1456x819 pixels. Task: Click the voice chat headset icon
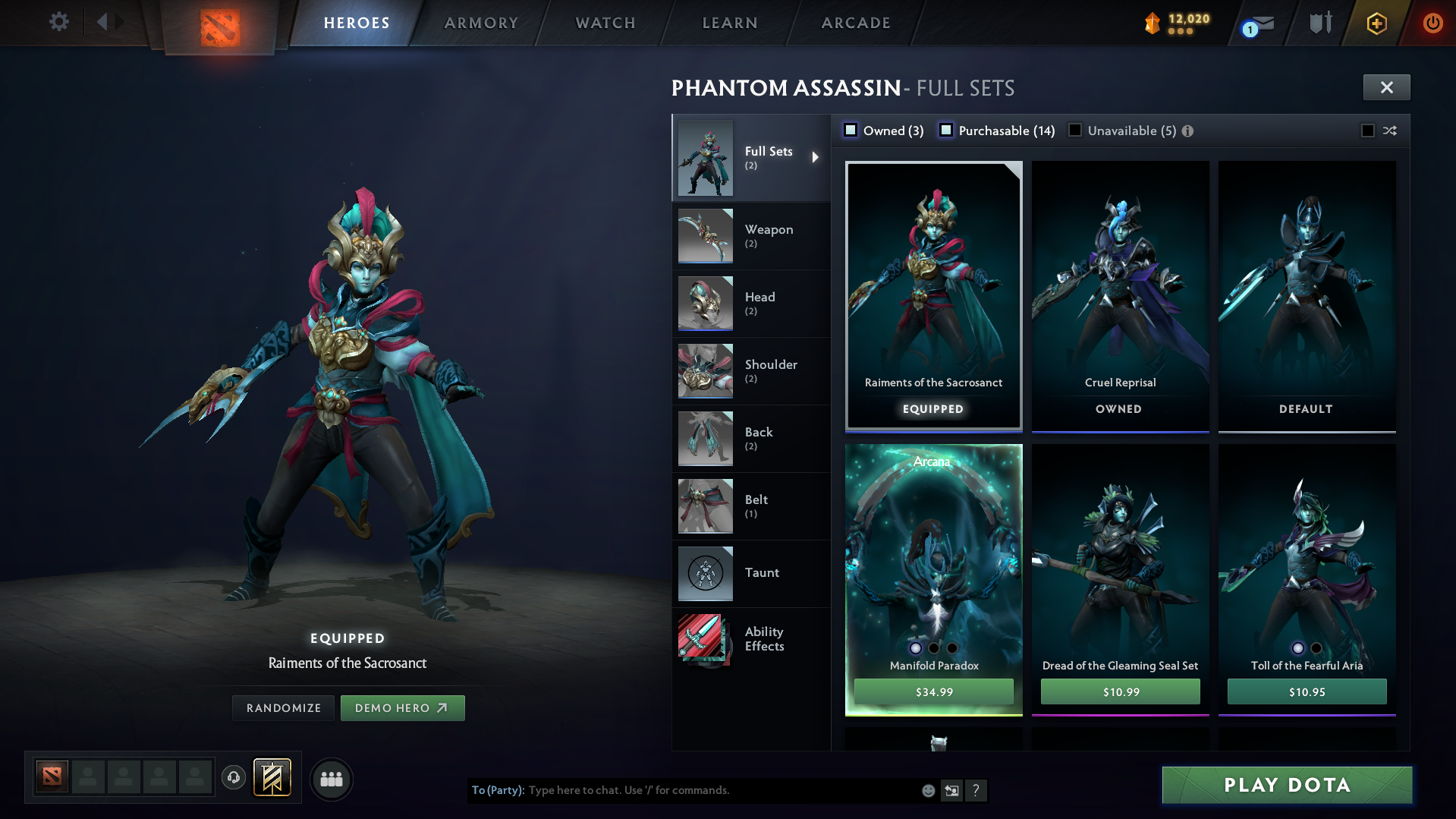click(x=234, y=779)
